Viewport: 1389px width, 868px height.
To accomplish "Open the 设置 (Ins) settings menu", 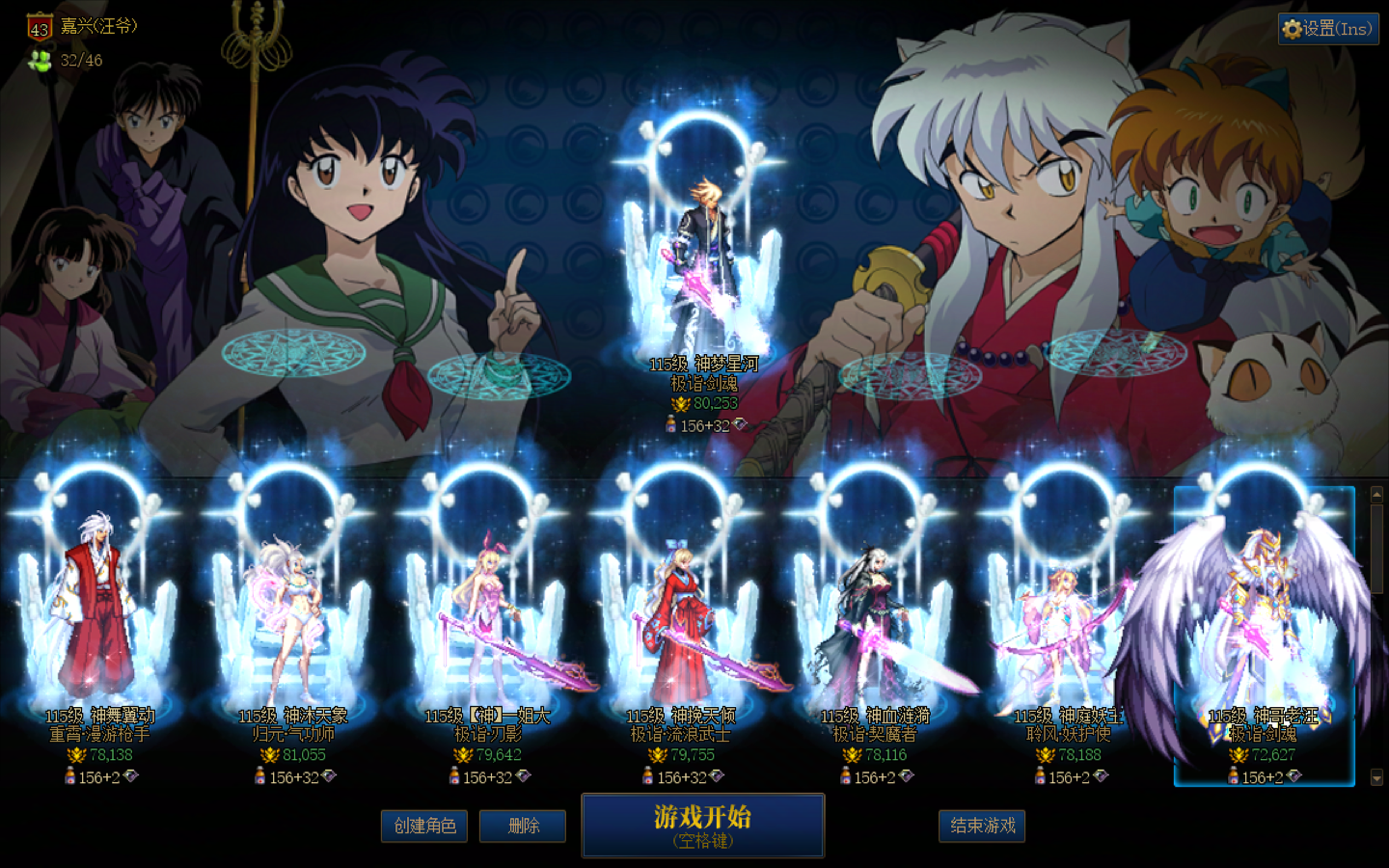I will point(1328,29).
